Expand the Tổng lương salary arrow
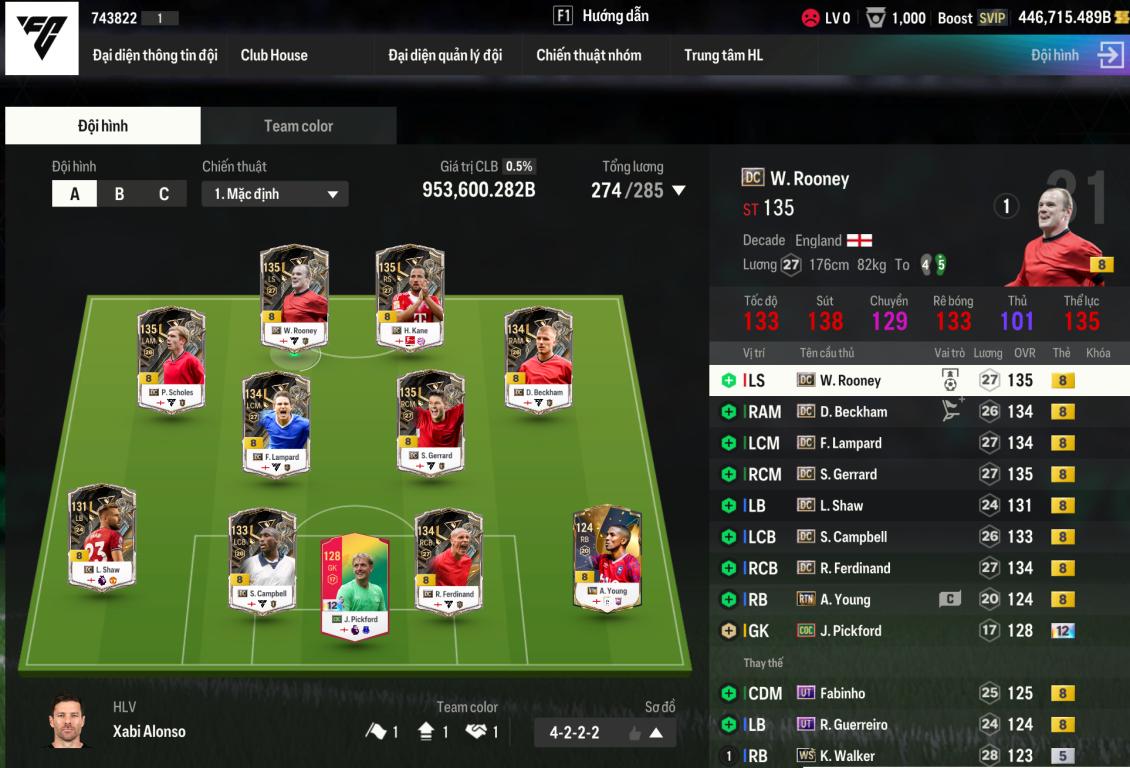The width and height of the screenshot is (1130, 768). (679, 190)
